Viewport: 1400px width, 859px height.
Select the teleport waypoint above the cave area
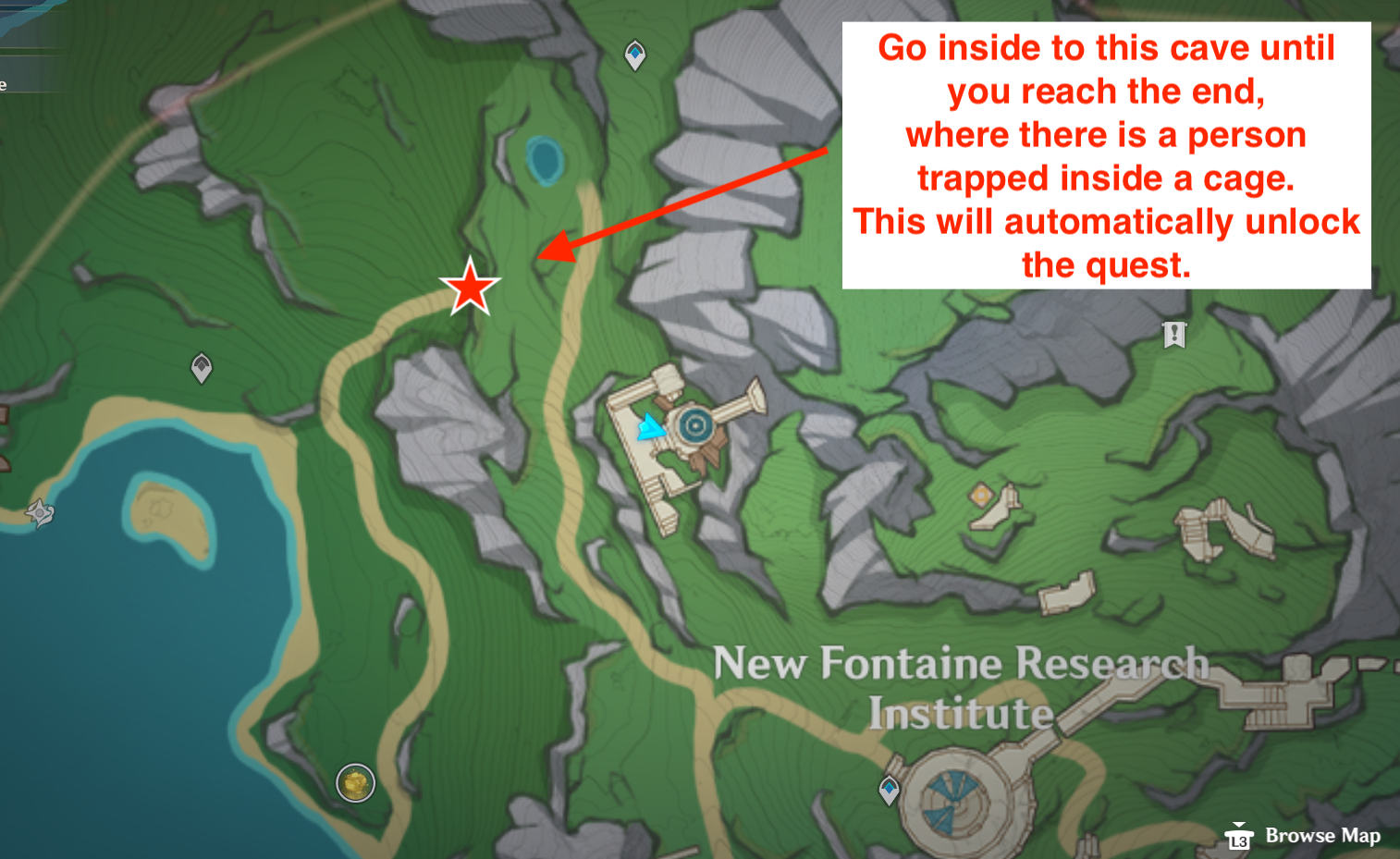pos(634,53)
